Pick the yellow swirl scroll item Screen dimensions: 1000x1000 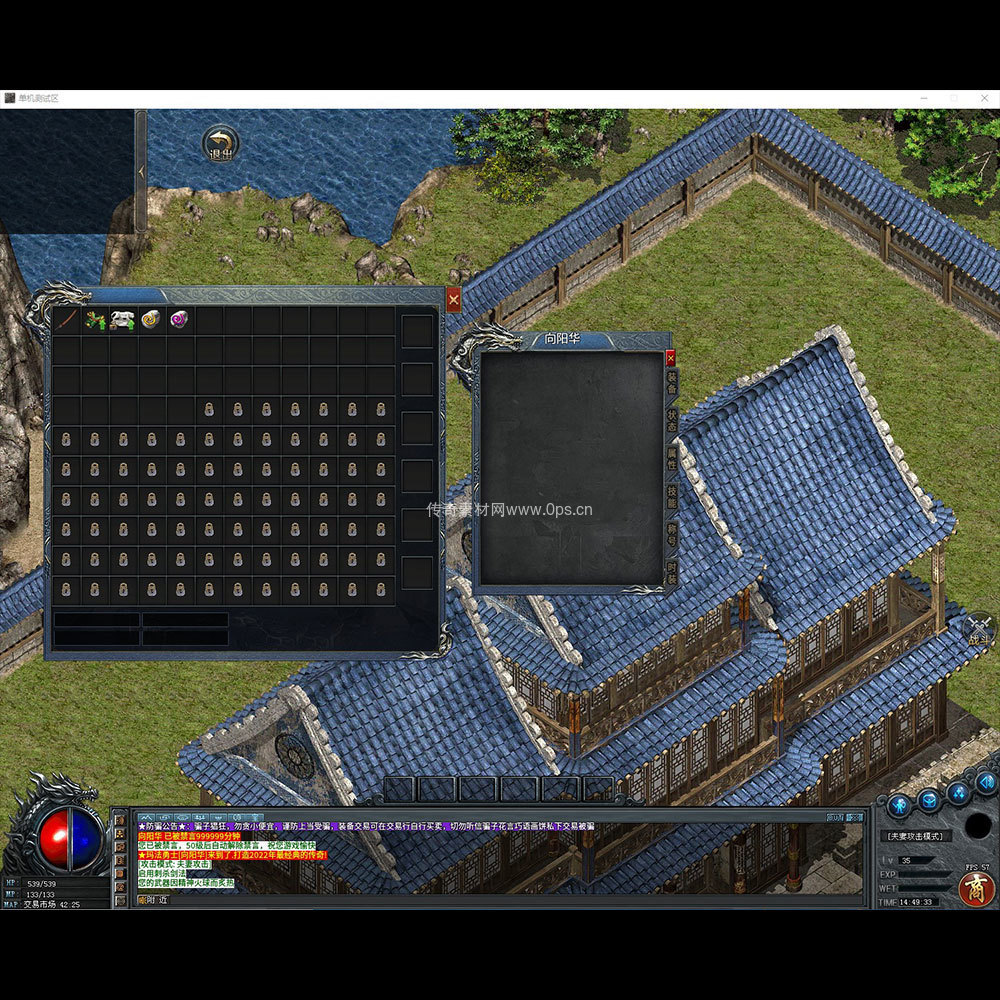[x=151, y=320]
